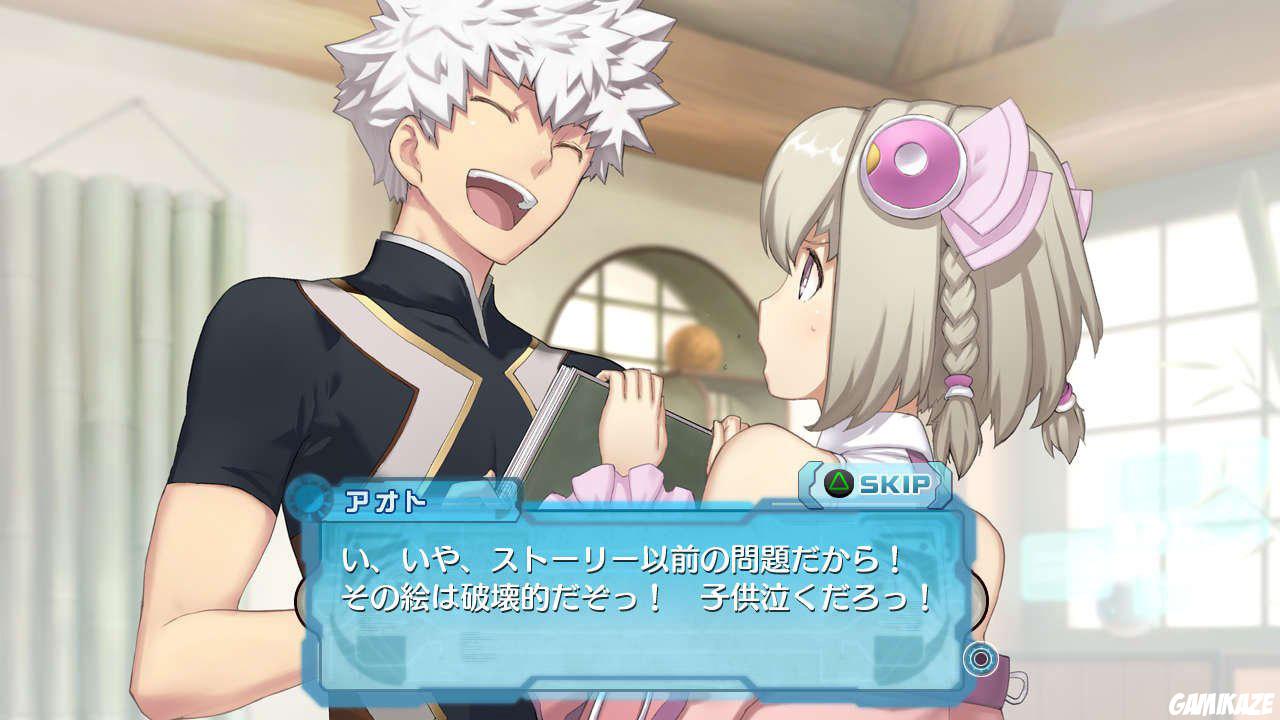Click the green curtain on the left
1280x720 pixels.
[x=100, y=300]
